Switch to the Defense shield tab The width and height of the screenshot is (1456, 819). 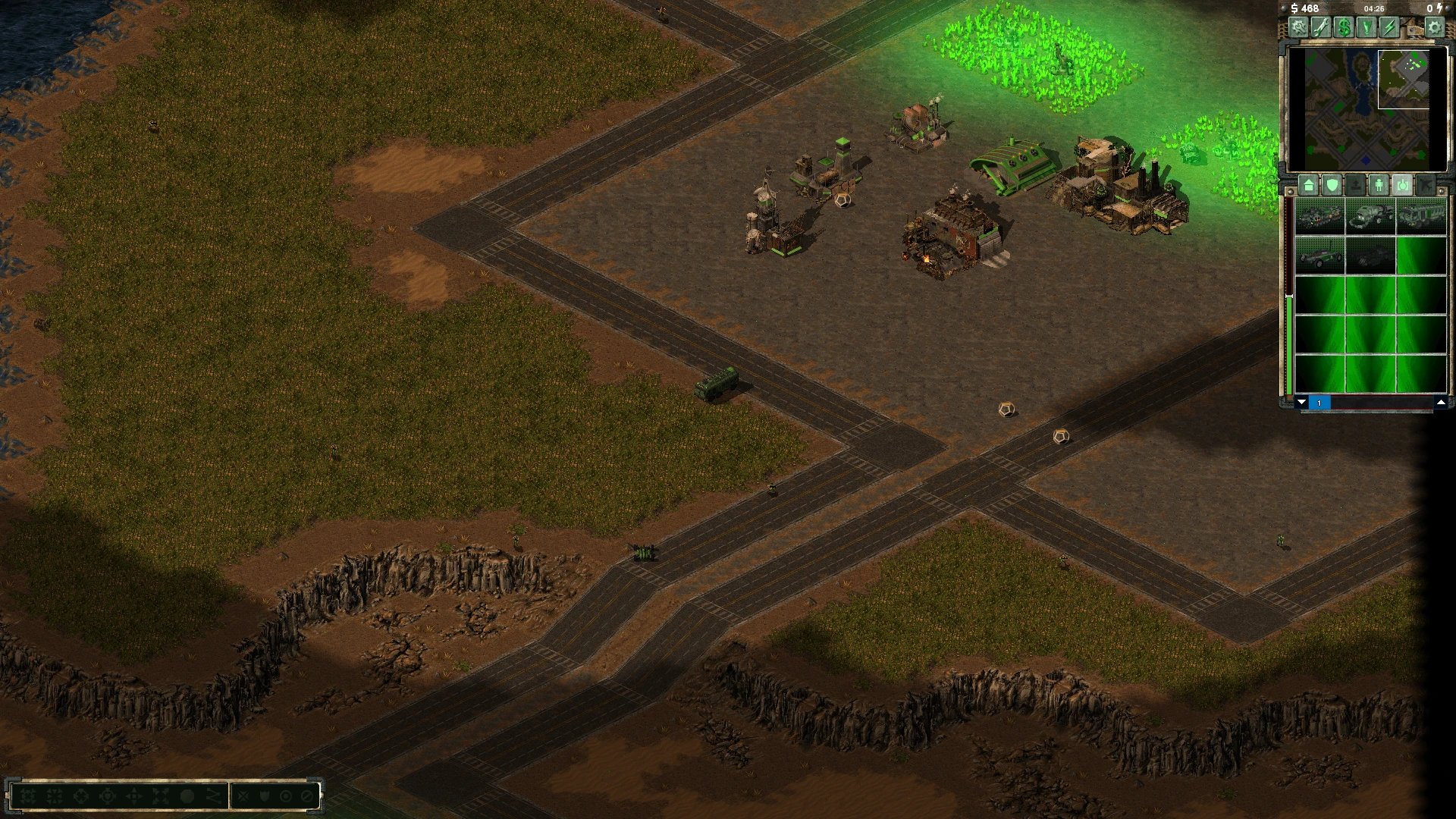click(x=1332, y=184)
